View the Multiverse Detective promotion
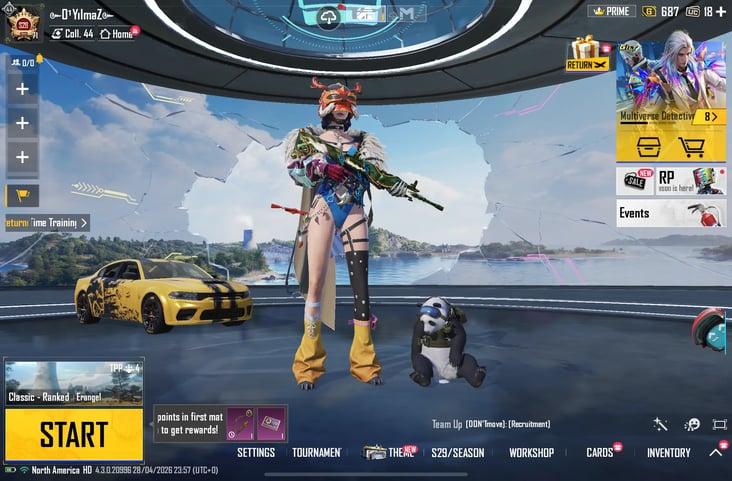Viewport: 732px width, 481px height. [670, 85]
